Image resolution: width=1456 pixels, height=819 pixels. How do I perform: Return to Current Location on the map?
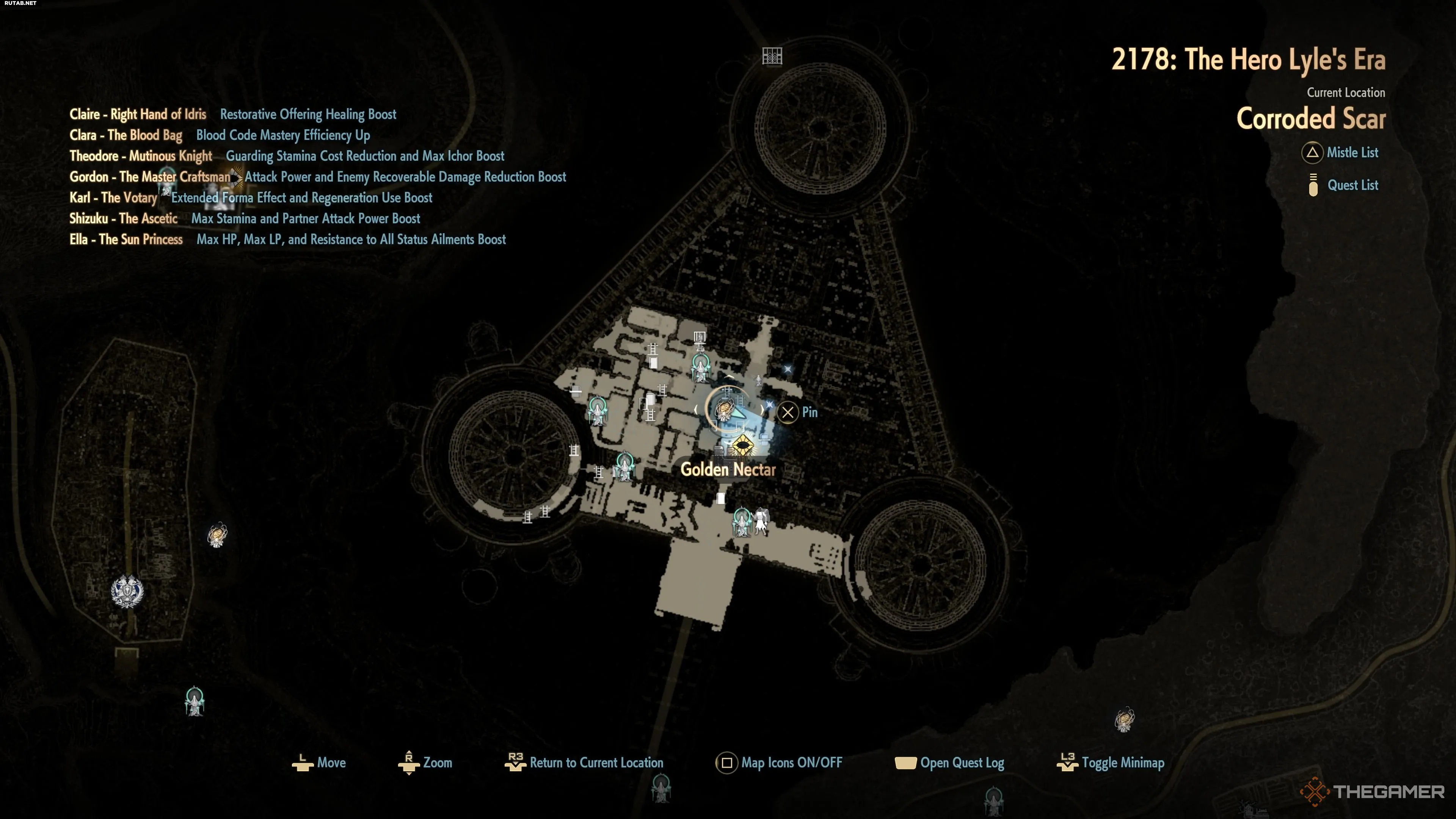coord(584,763)
